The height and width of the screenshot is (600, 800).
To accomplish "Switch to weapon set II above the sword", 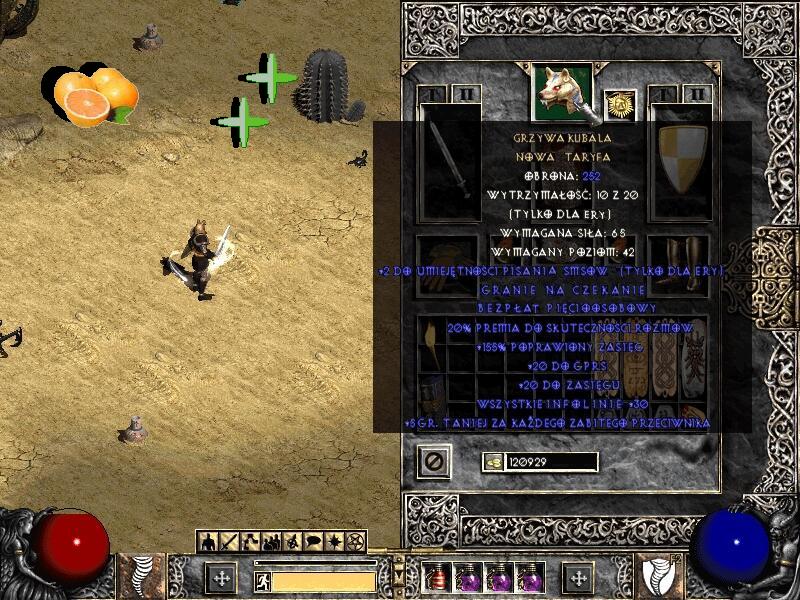I will pos(467,94).
